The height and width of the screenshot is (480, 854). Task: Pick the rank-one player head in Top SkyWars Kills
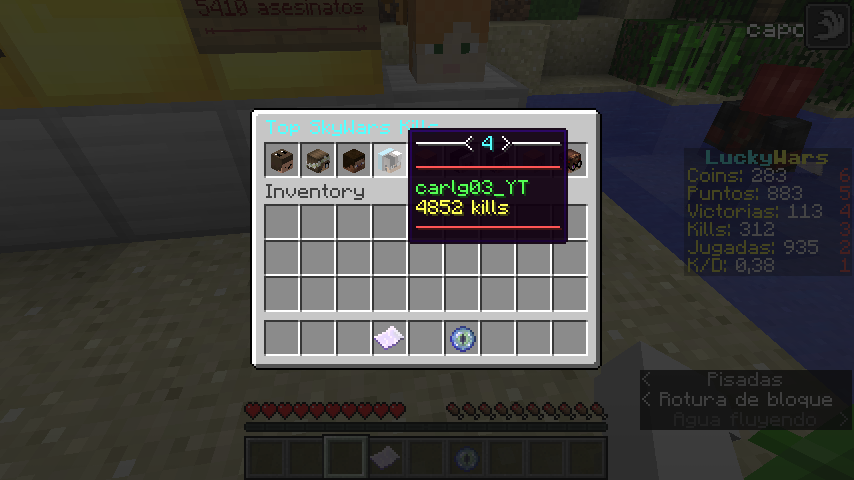(281, 160)
